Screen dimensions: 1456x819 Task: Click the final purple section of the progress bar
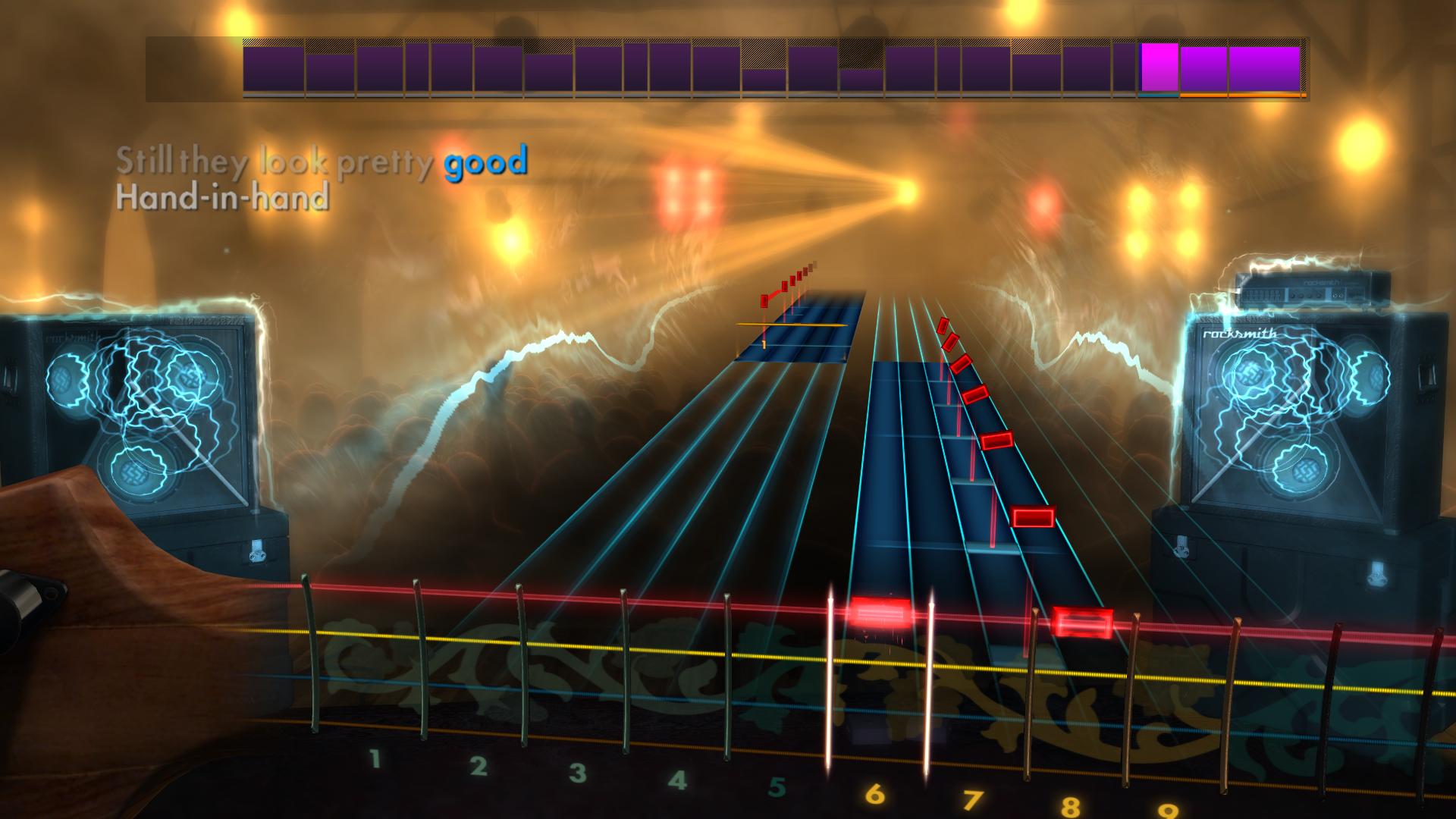click(x=1263, y=71)
